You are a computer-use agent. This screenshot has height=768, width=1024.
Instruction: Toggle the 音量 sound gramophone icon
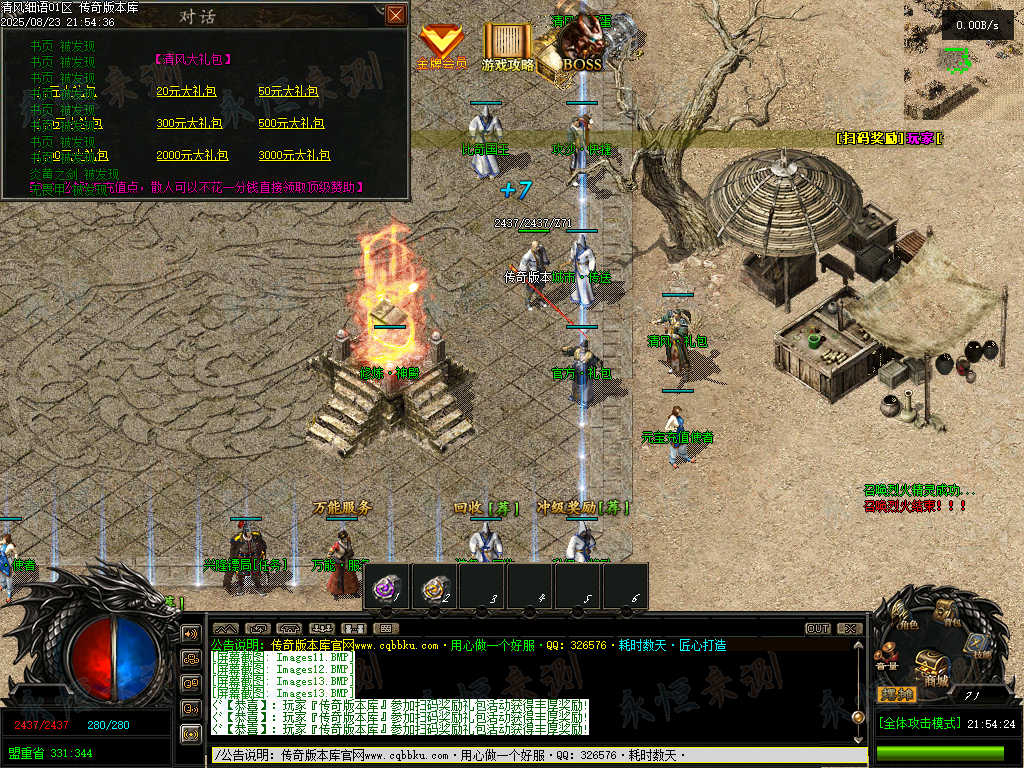pos(886,660)
